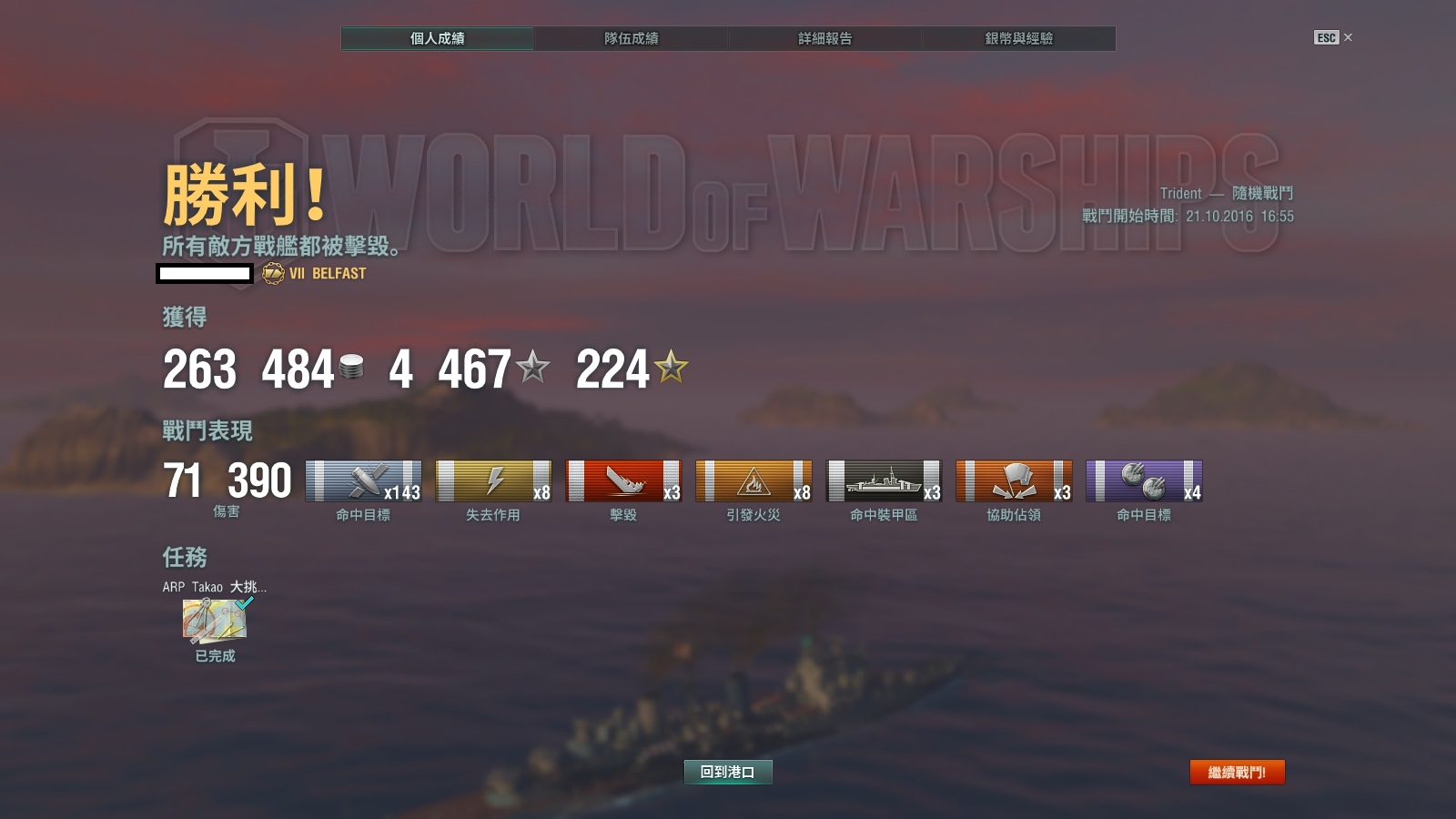Switch to the 個人成績 tab

tap(438, 38)
